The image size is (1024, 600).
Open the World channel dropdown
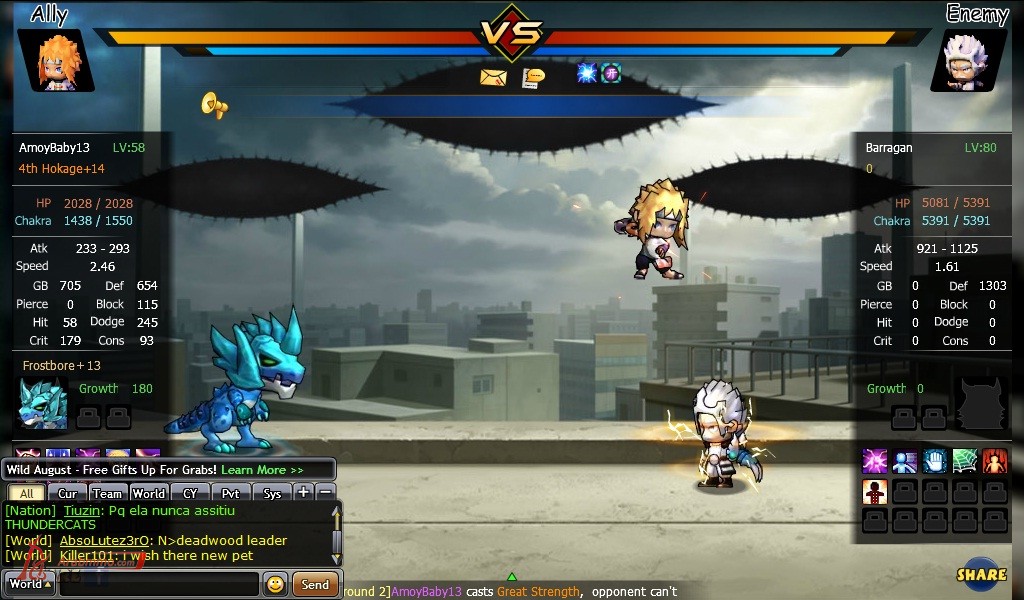(x=29, y=584)
